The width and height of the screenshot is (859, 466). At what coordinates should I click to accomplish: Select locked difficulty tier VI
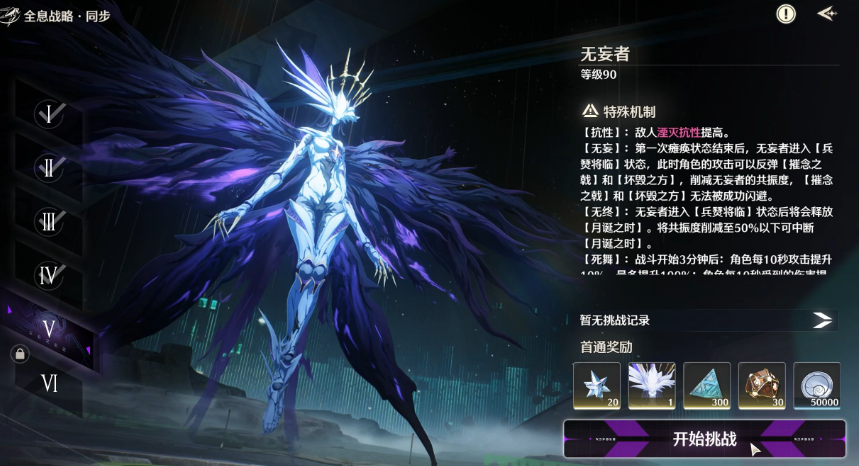[49, 381]
